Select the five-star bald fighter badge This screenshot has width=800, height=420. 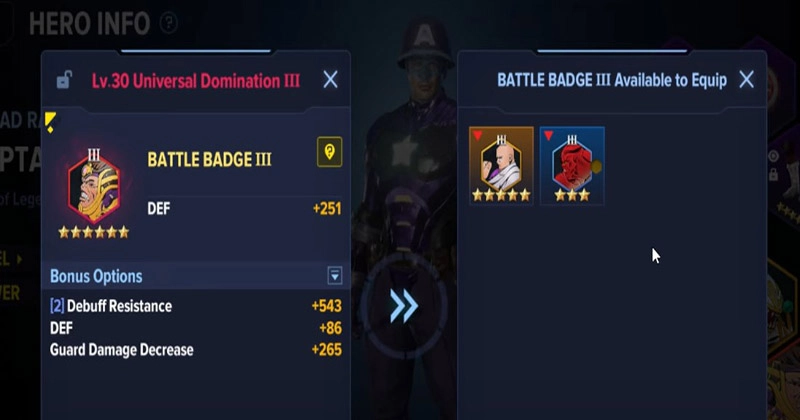pyautogui.click(x=501, y=165)
